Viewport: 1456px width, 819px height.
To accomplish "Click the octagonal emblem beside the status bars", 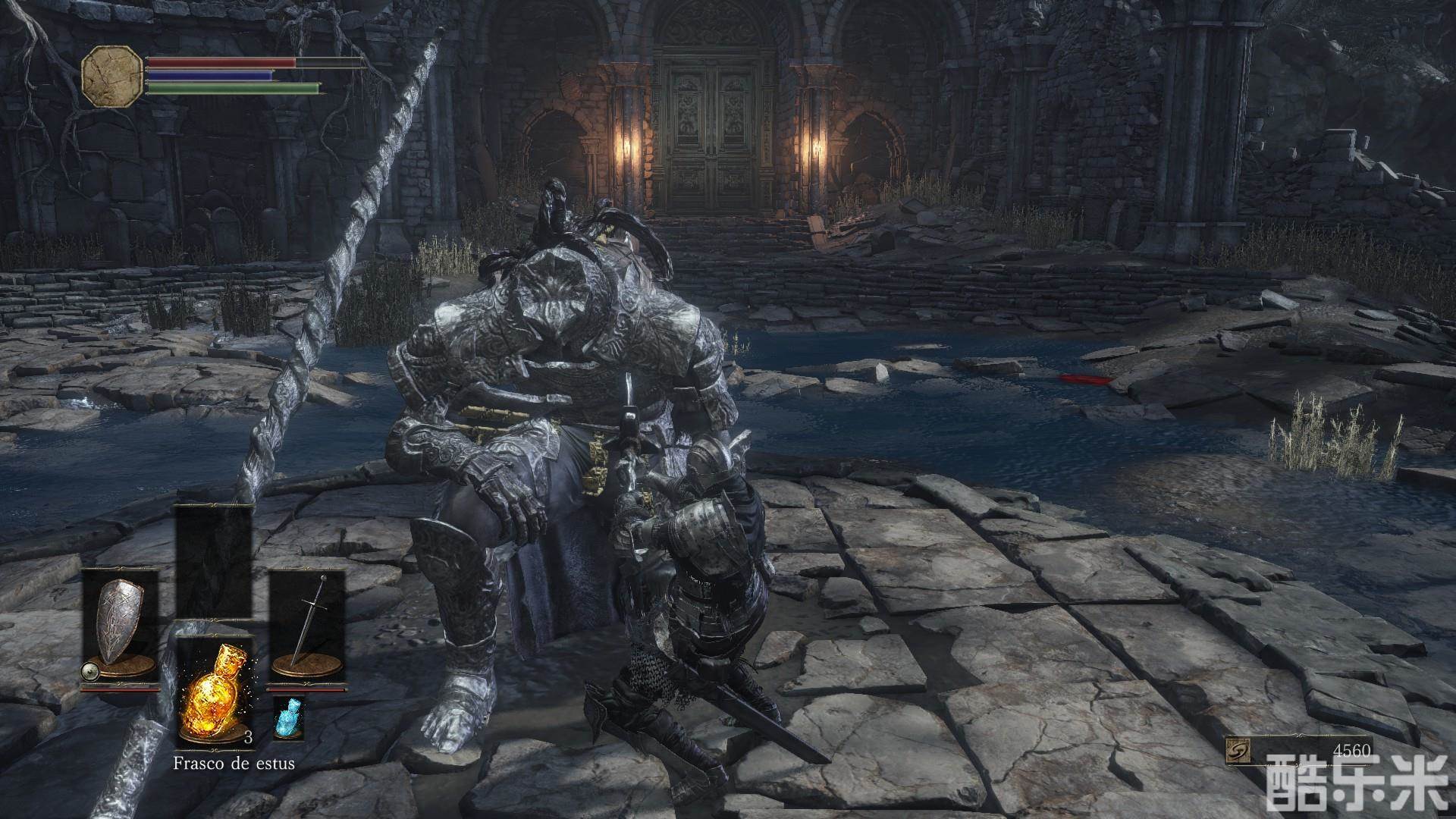I will pyautogui.click(x=112, y=77).
